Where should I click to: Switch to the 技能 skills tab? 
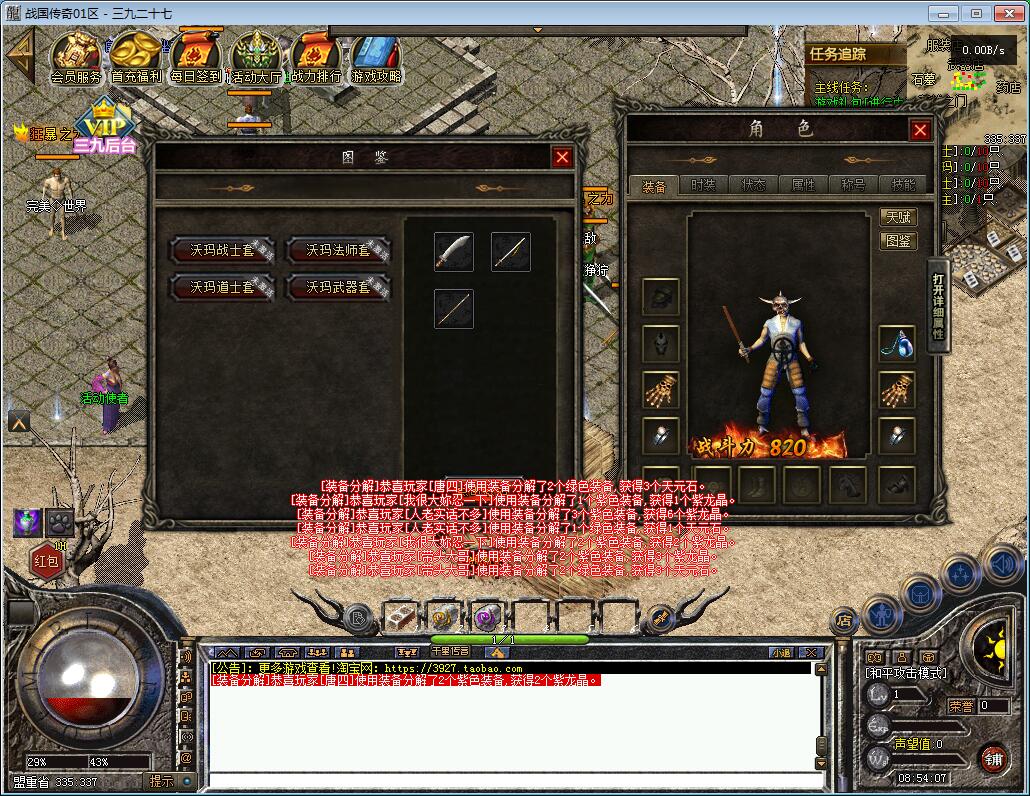(x=903, y=185)
